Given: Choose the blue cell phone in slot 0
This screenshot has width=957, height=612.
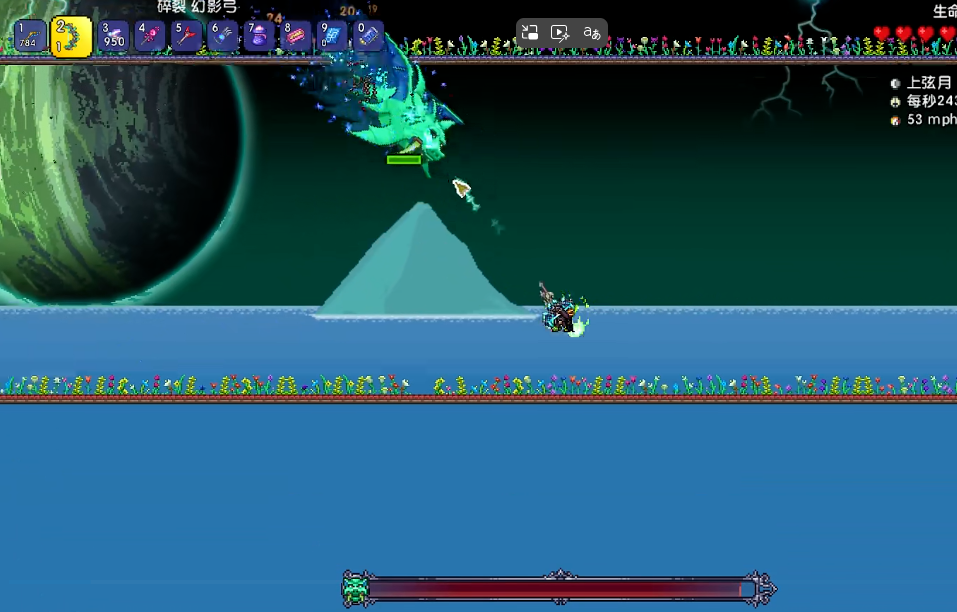Looking at the screenshot, I should click(x=368, y=37).
